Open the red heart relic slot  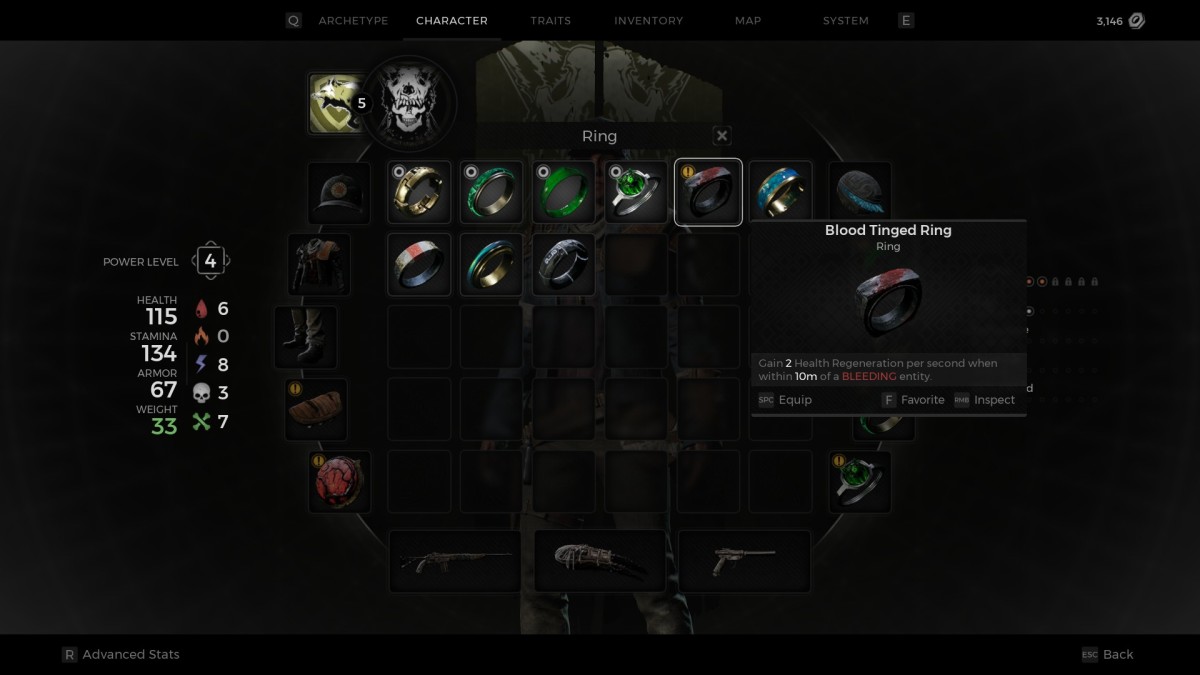339,481
